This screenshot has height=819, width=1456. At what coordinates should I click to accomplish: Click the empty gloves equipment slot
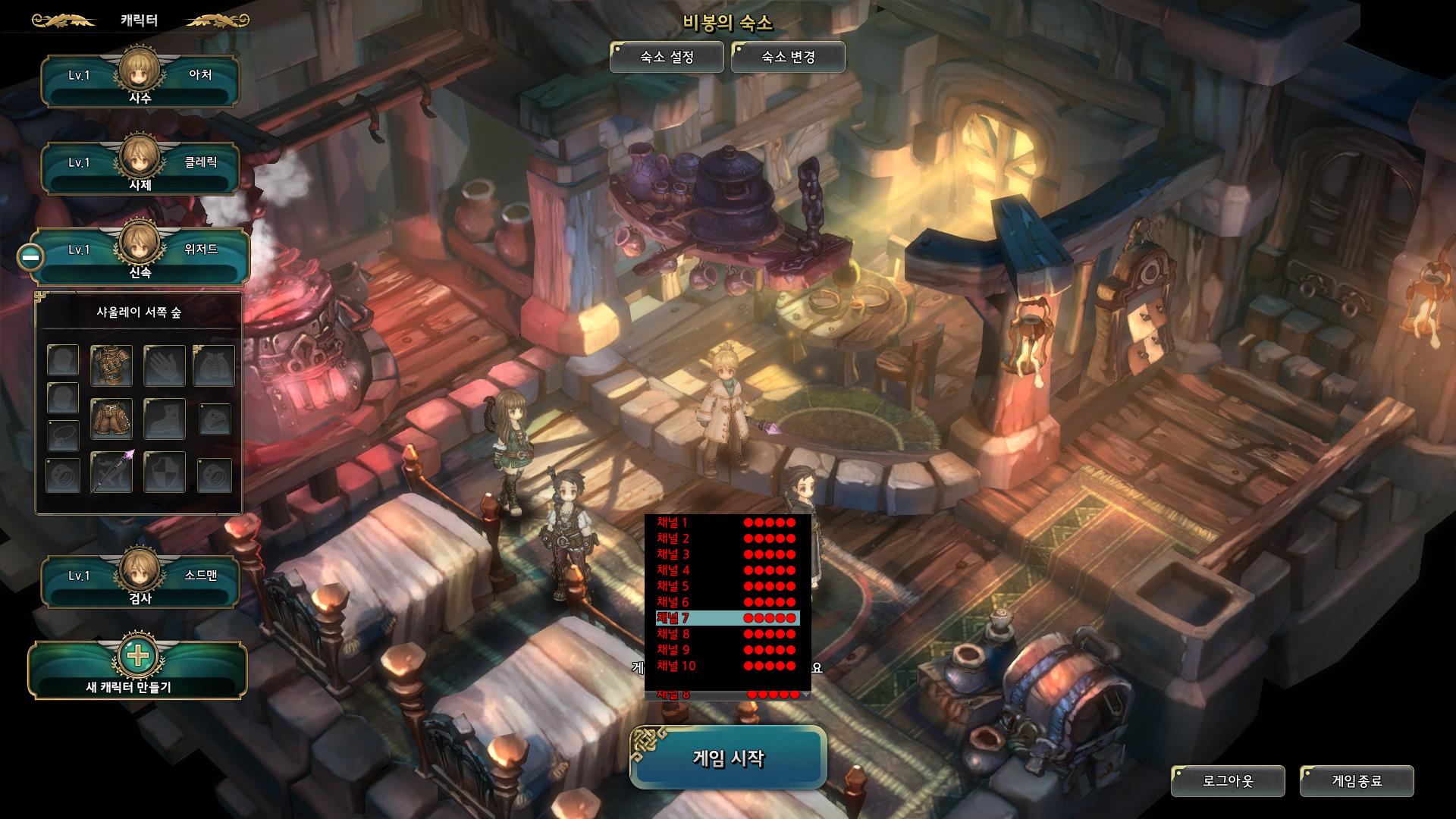point(165,365)
